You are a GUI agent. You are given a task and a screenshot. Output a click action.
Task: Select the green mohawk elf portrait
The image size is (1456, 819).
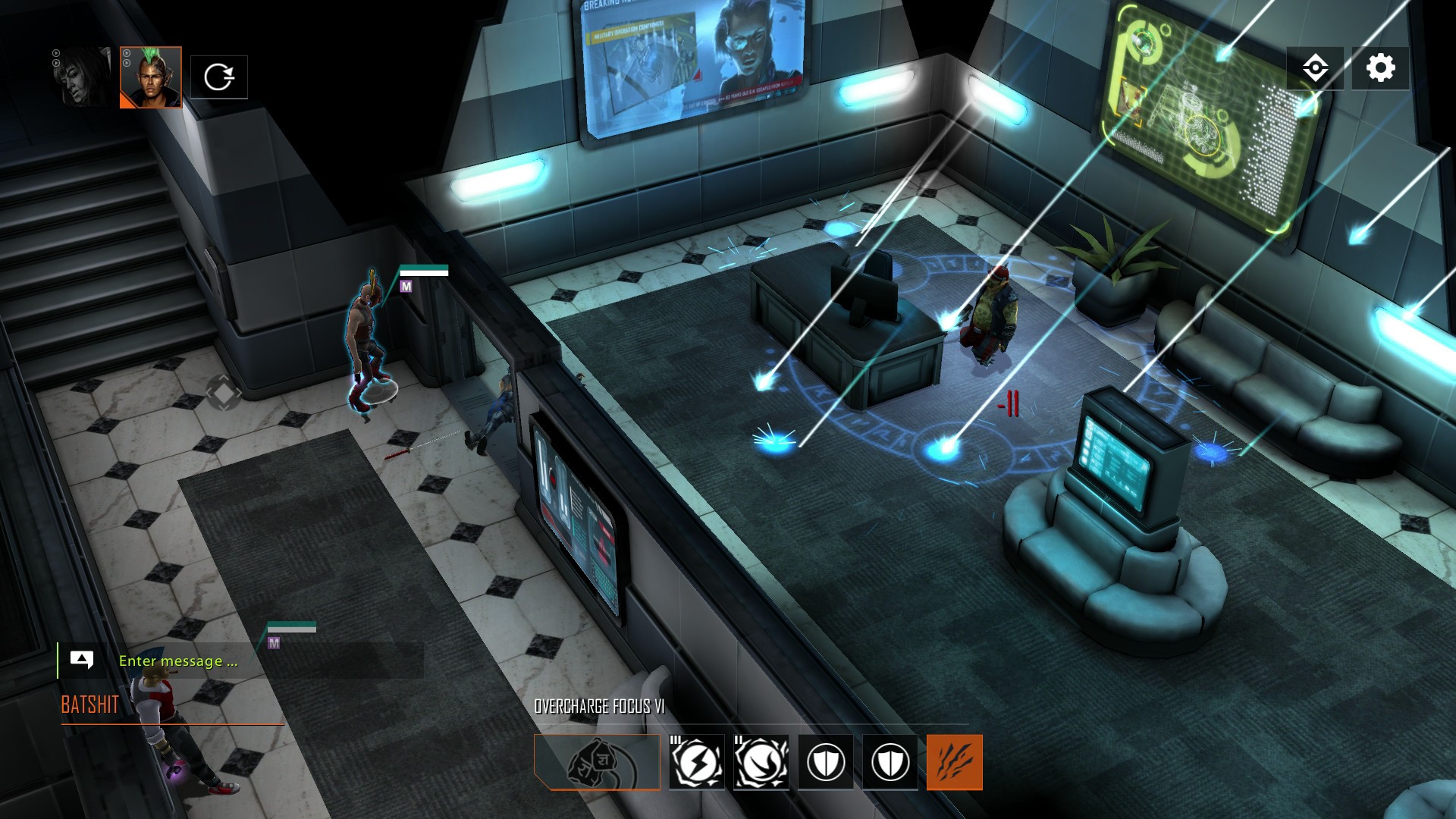(x=151, y=77)
